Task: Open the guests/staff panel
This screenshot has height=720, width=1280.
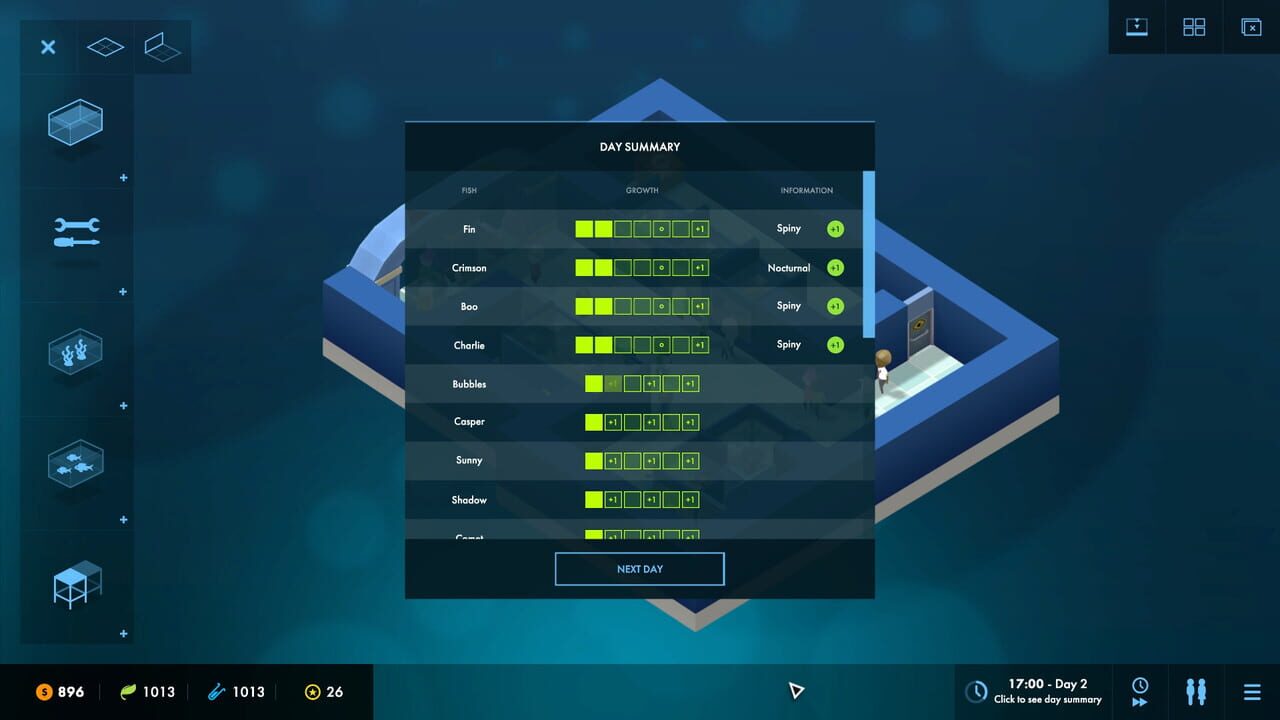Action: coord(1196,691)
